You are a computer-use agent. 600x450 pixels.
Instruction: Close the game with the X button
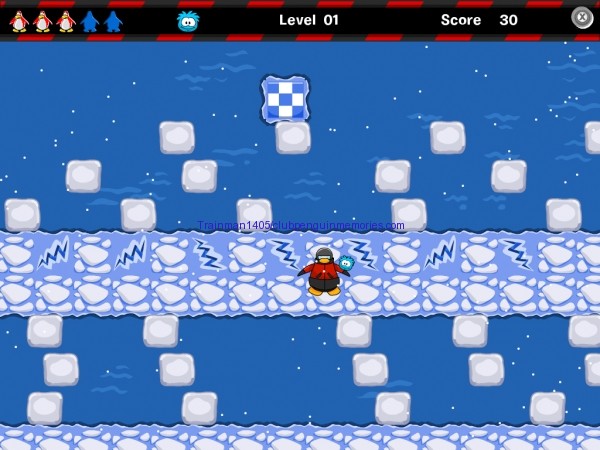pos(582,17)
